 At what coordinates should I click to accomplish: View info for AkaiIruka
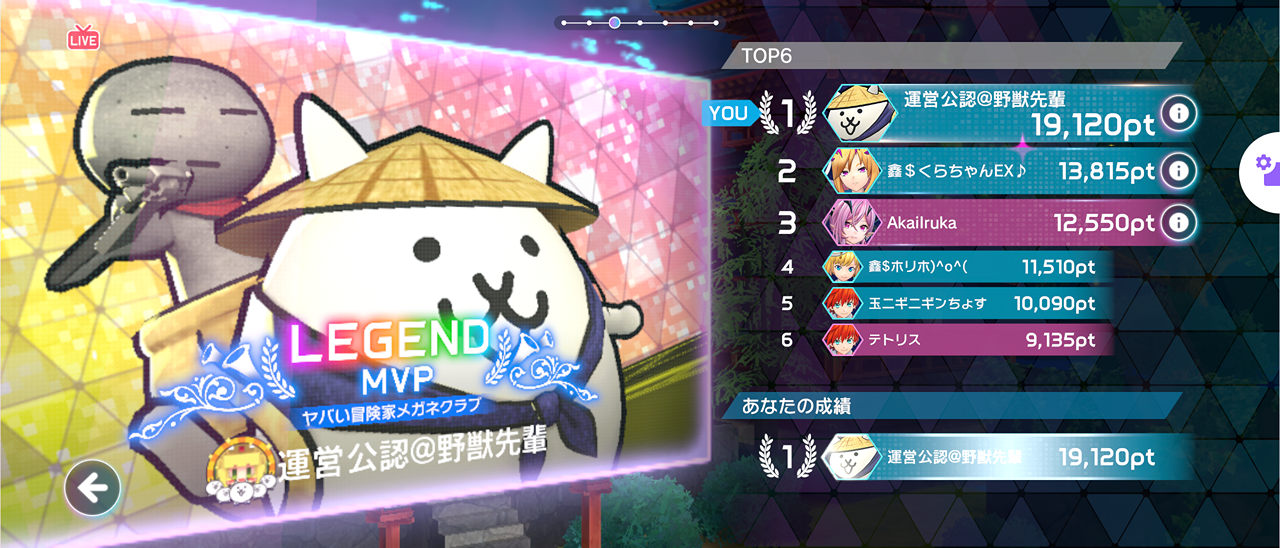[1179, 221]
